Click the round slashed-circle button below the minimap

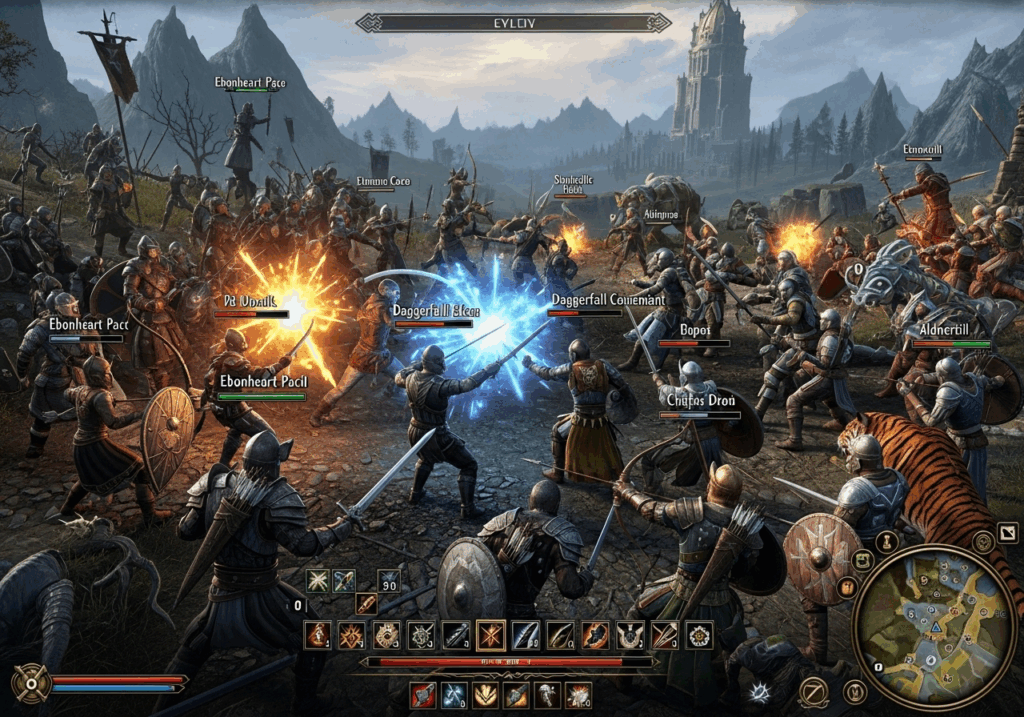pos(812,689)
